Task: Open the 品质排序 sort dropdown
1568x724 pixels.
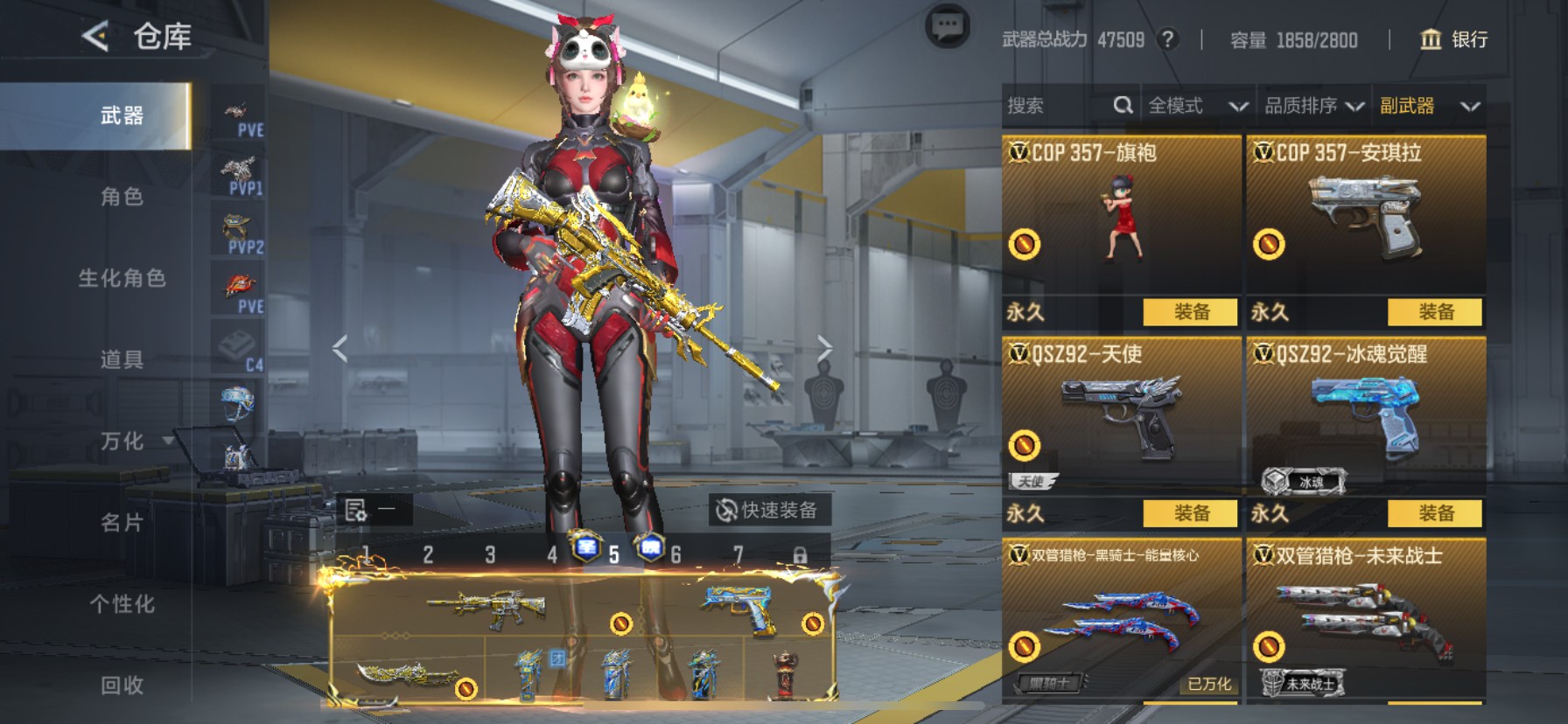Action: (x=1313, y=106)
